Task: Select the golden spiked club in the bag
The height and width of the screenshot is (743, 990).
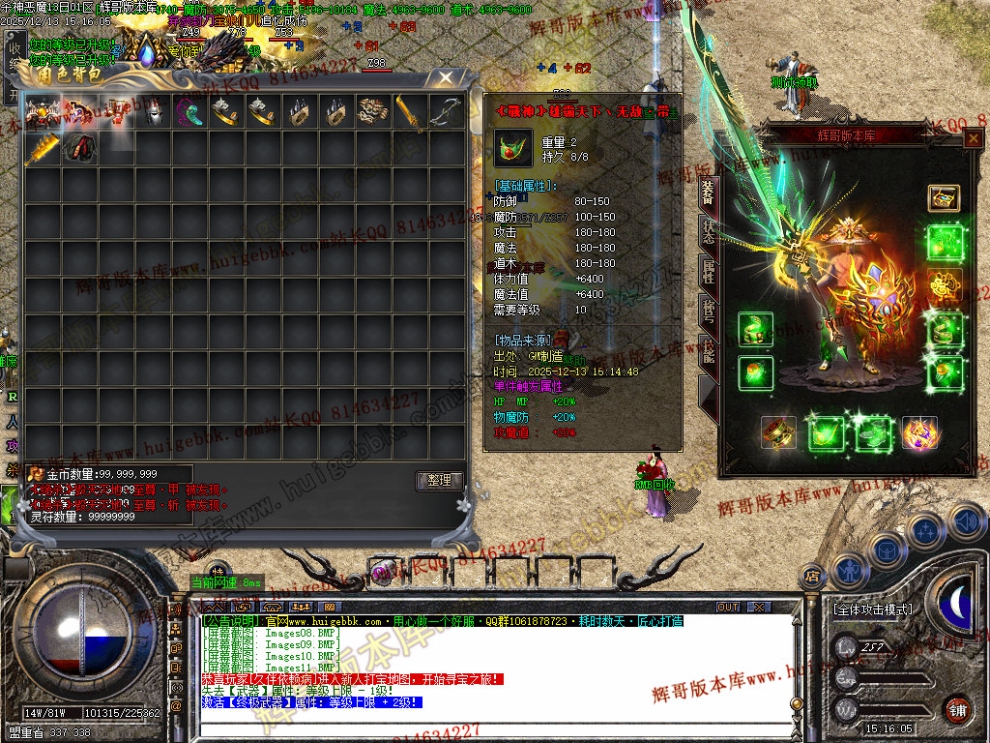Action: tap(43, 150)
